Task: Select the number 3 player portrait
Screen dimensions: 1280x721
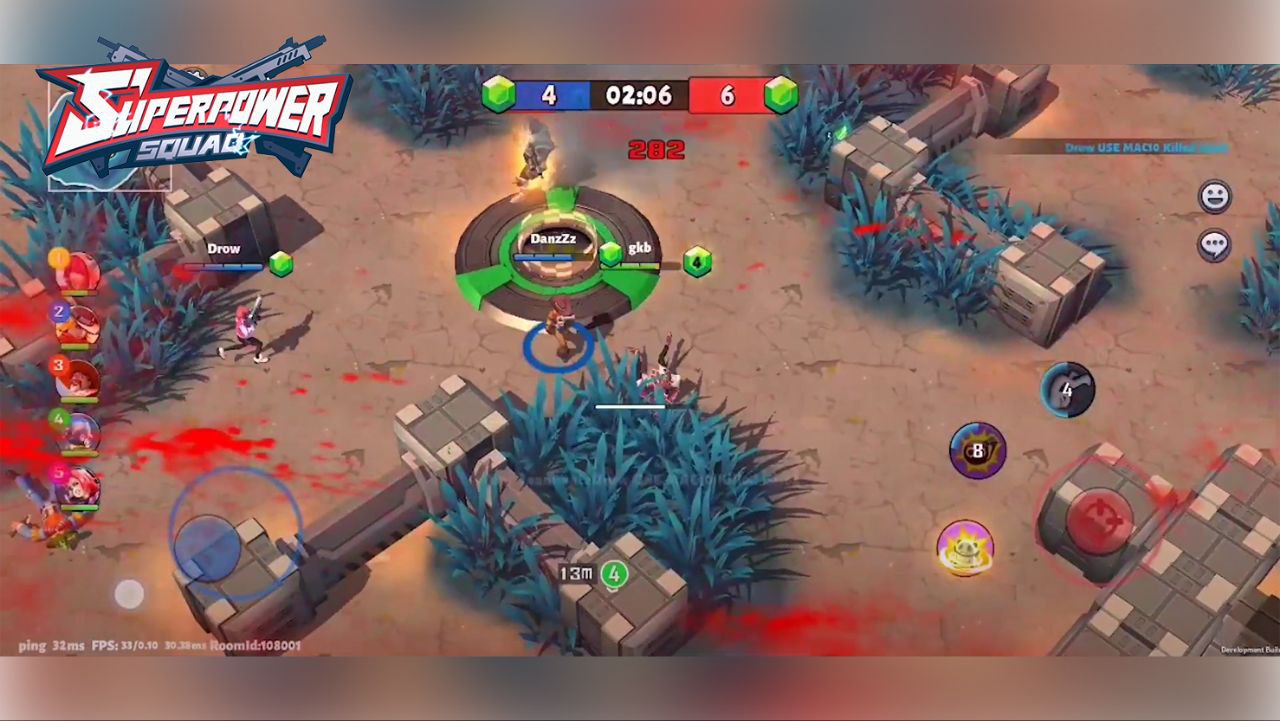Action: pyautogui.click(x=78, y=379)
